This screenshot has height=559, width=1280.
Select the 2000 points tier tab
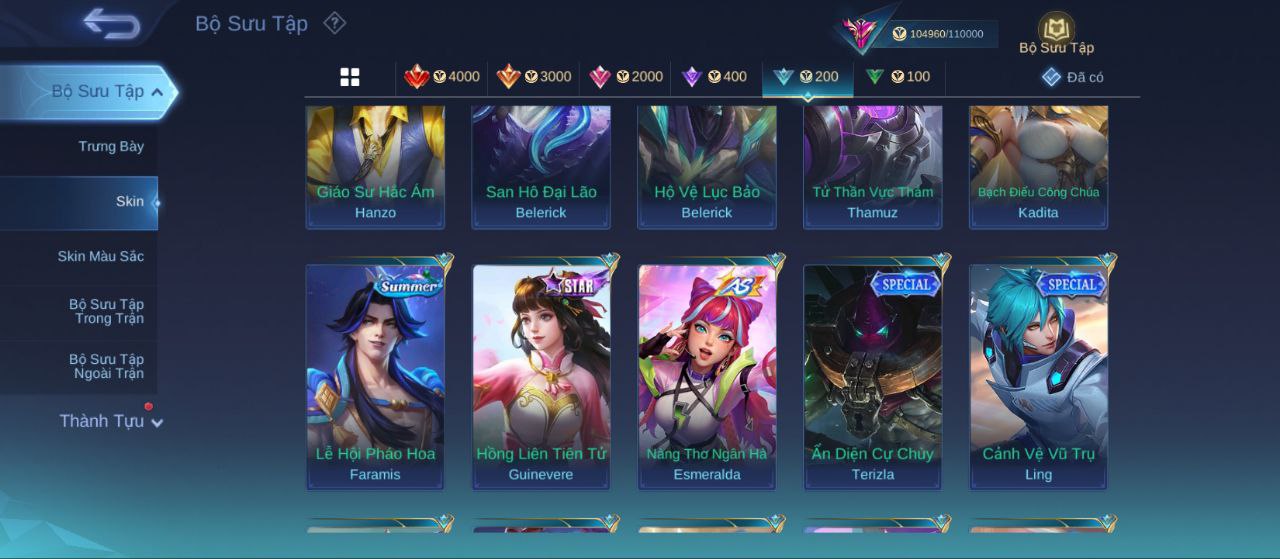pos(626,77)
